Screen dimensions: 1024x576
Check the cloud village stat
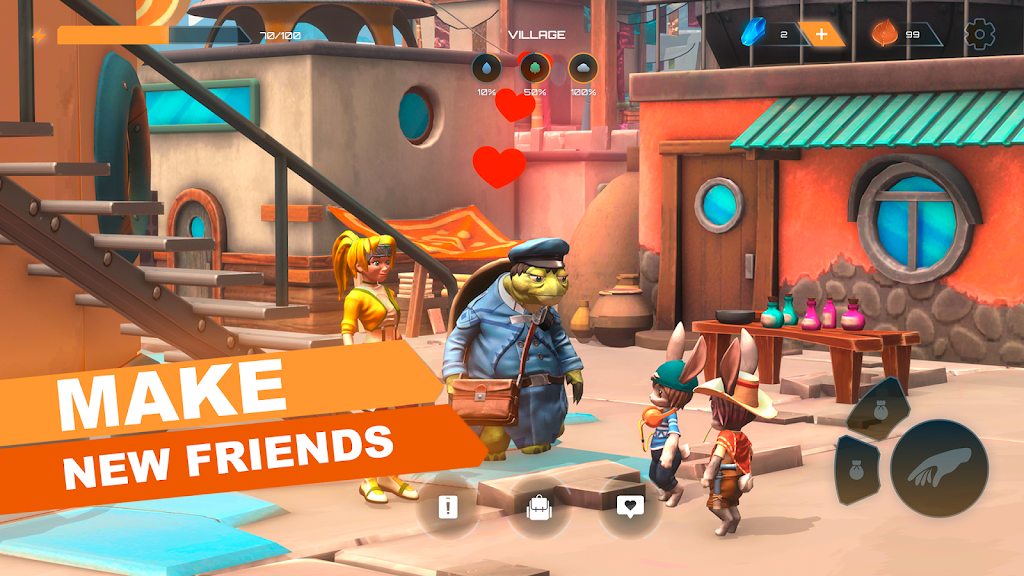point(582,68)
